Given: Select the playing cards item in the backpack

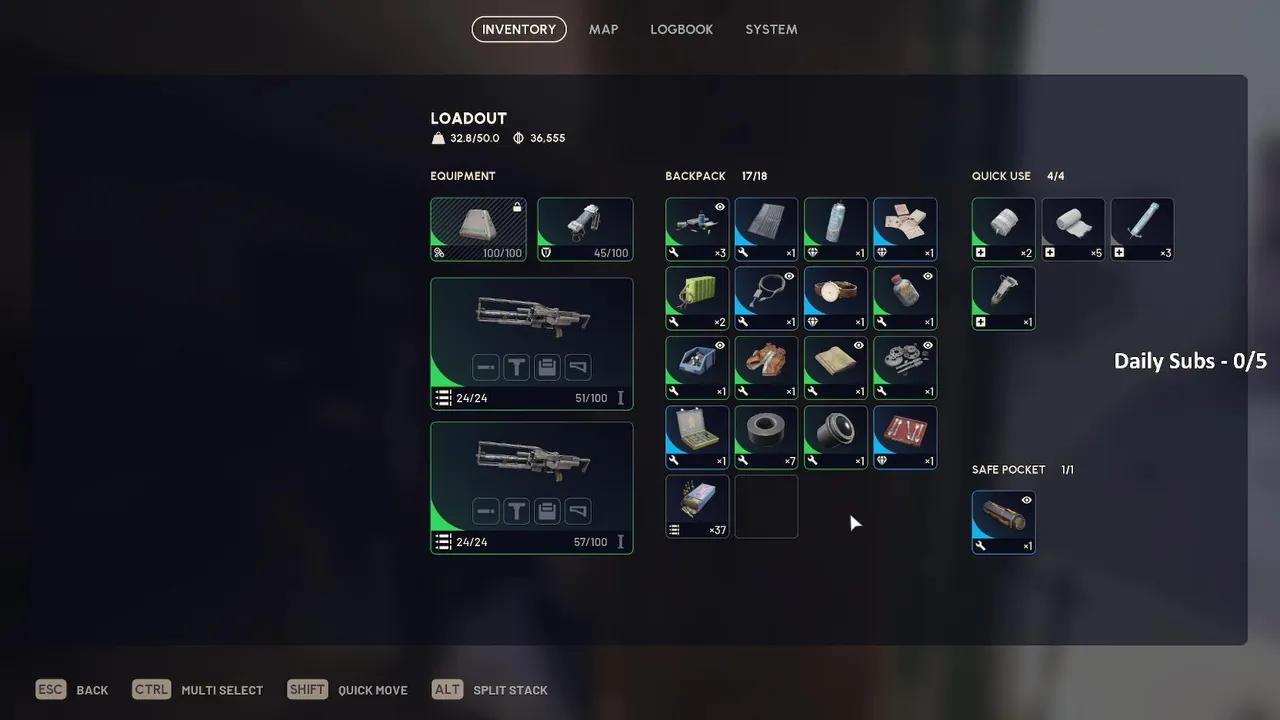Looking at the screenshot, I should (x=905, y=229).
